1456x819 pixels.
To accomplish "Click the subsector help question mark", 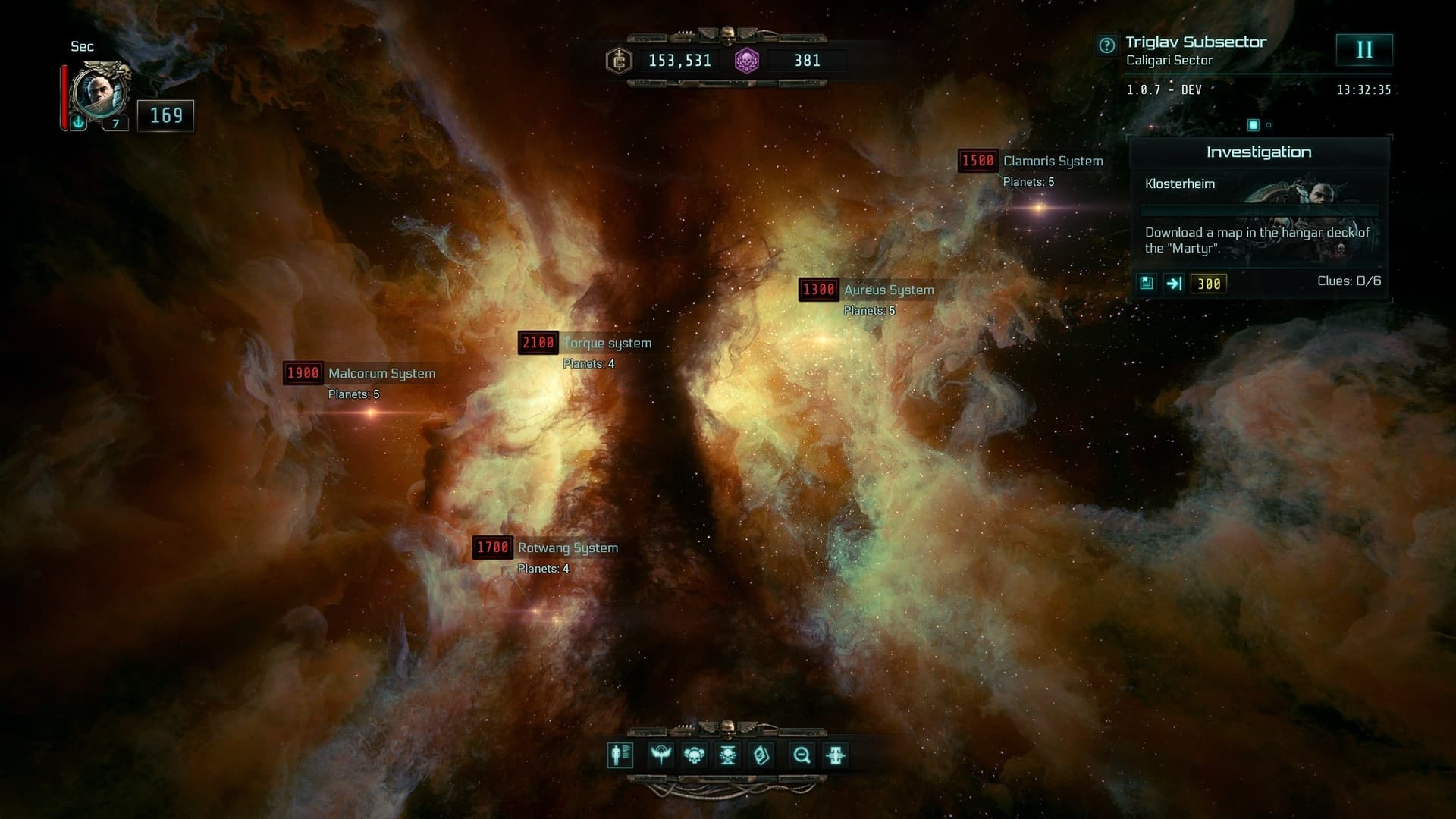I will pos(1106,45).
